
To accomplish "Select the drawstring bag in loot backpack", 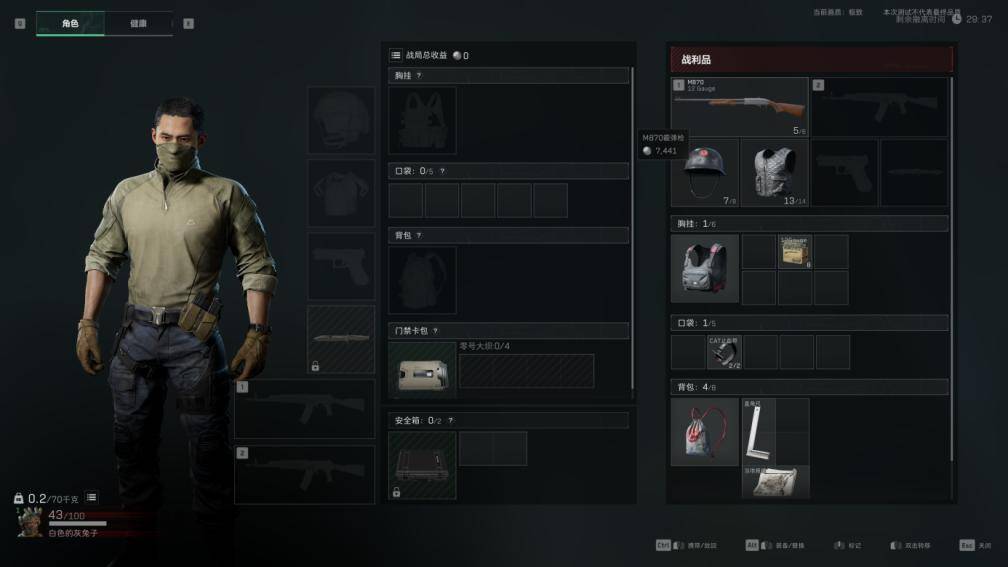I will click(704, 431).
